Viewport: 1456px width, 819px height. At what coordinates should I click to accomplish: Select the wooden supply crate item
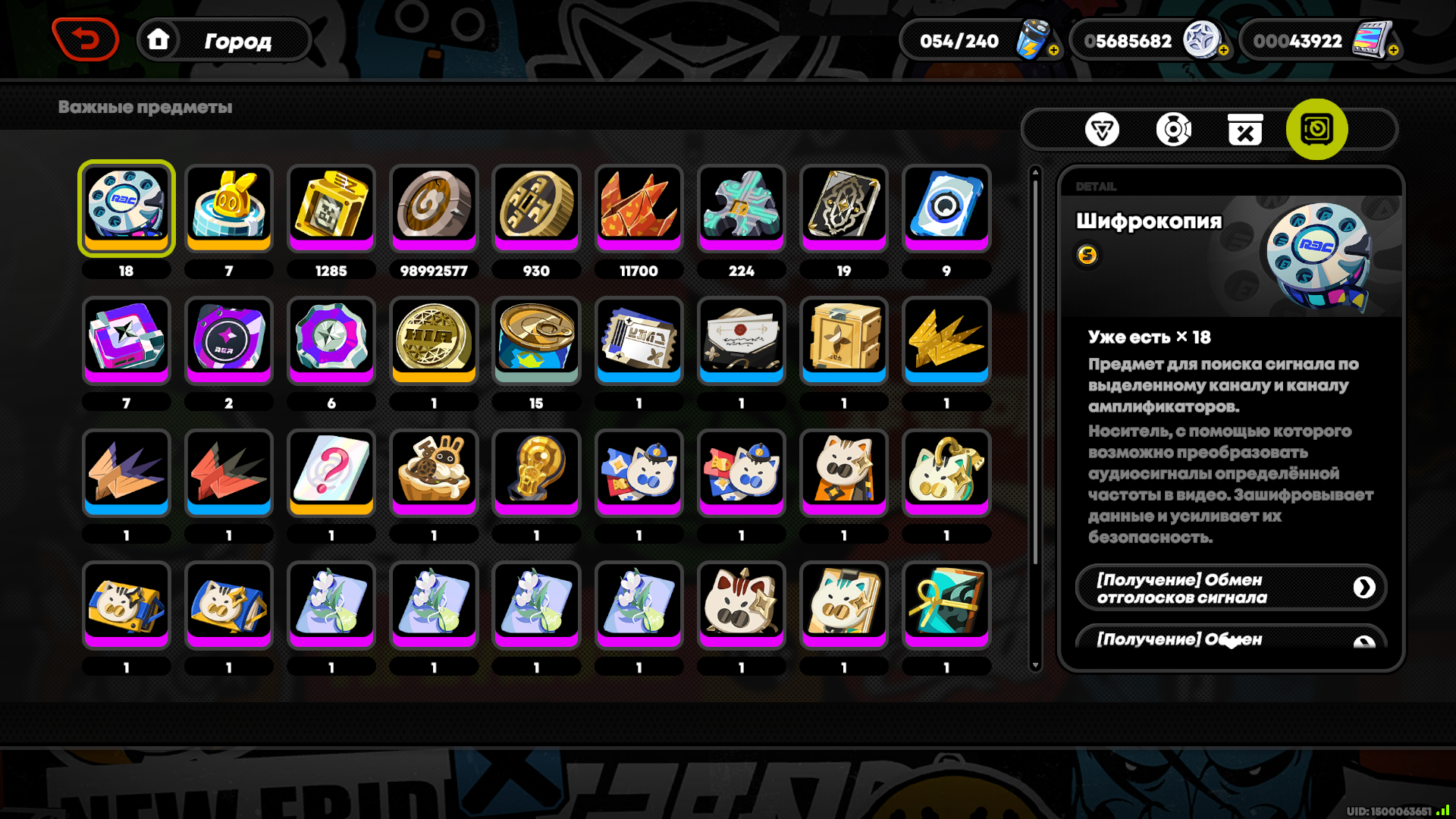click(x=844, y=339)
